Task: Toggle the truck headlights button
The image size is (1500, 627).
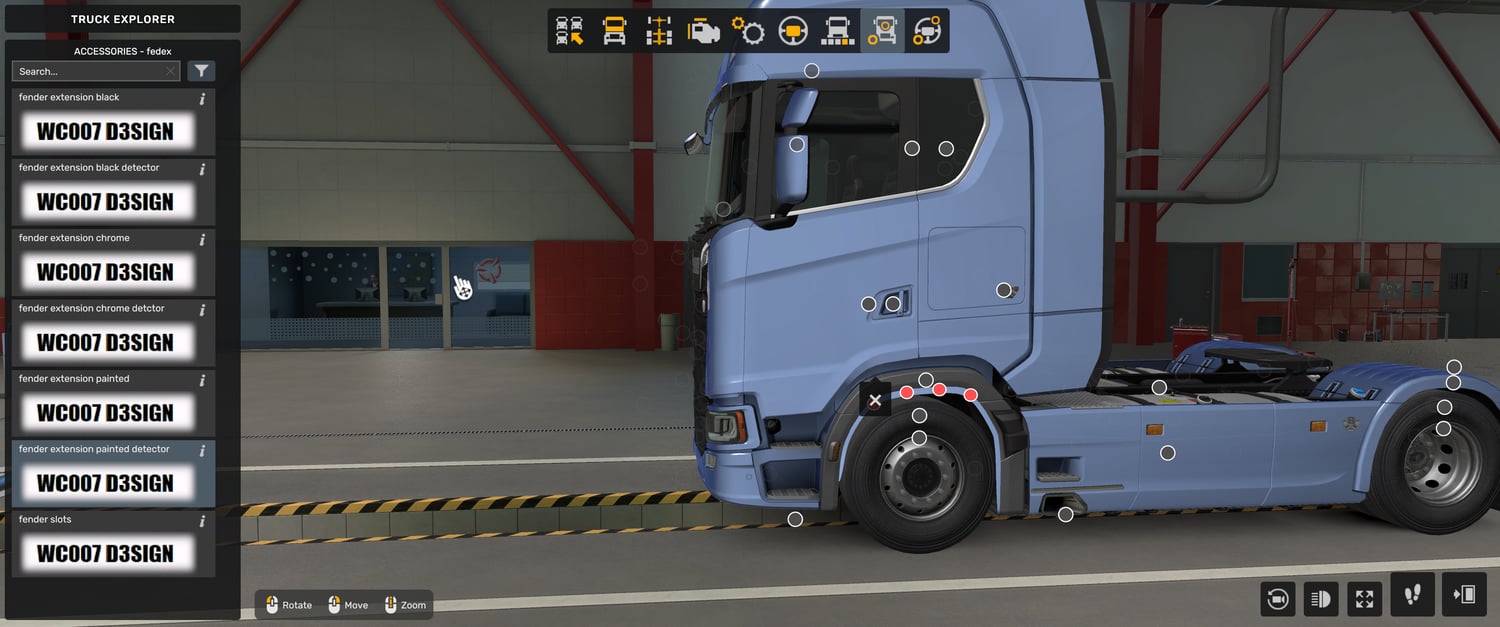Action: (x=1321, y=599)
